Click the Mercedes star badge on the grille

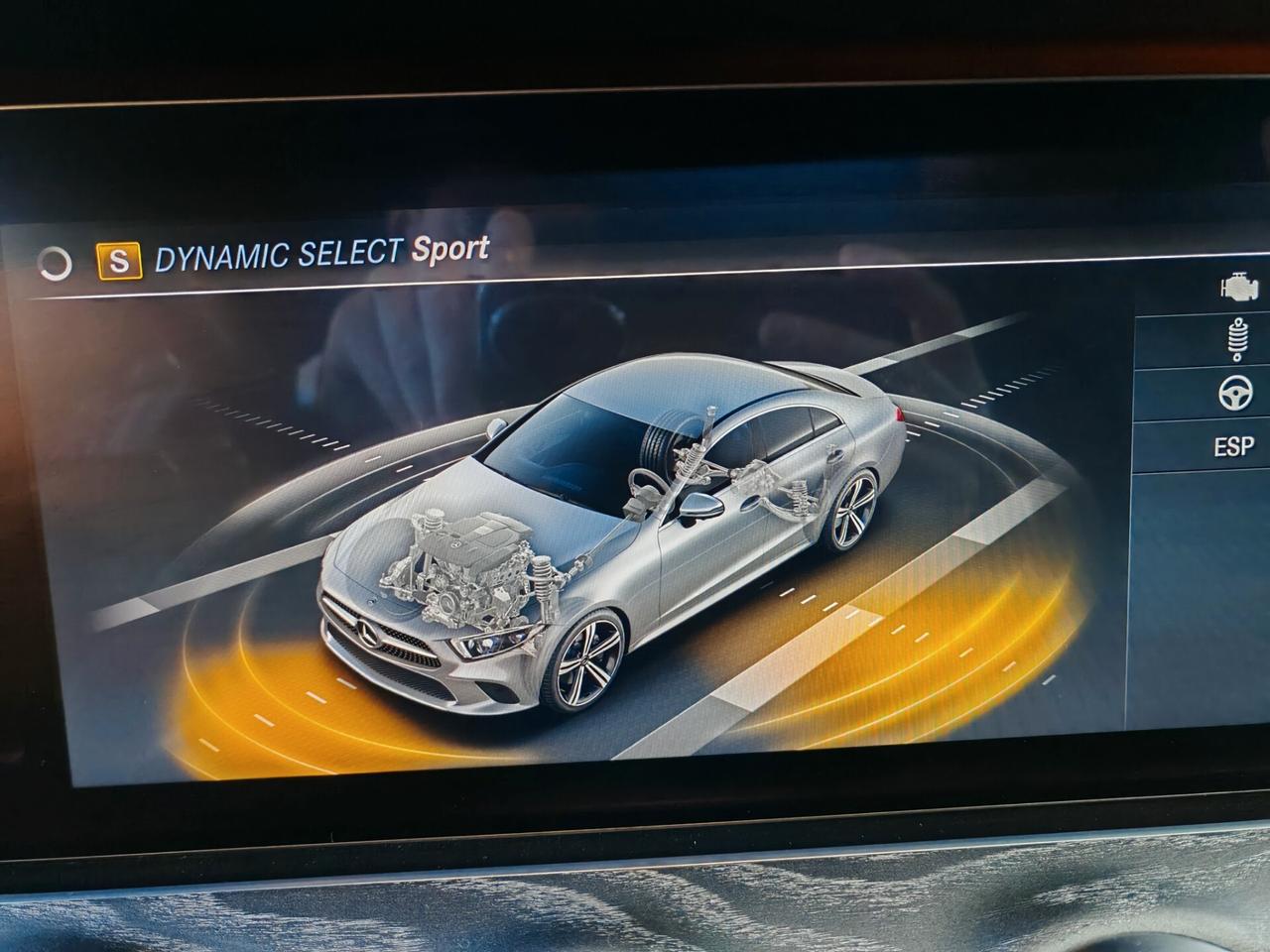[366, 630]
